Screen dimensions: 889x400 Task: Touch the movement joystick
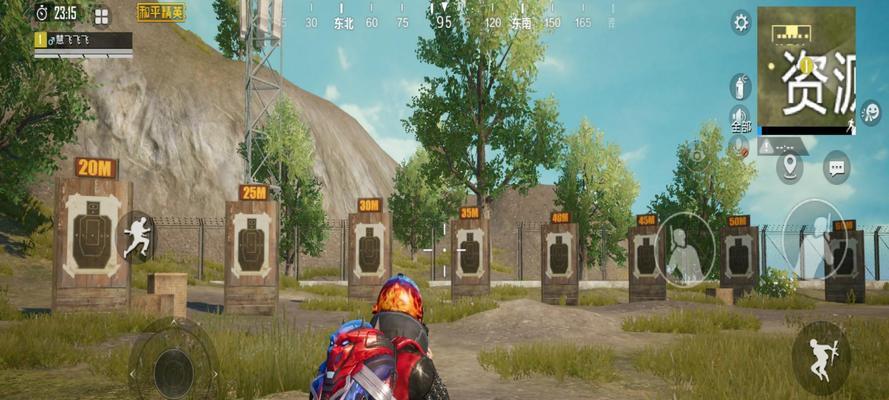173,368
